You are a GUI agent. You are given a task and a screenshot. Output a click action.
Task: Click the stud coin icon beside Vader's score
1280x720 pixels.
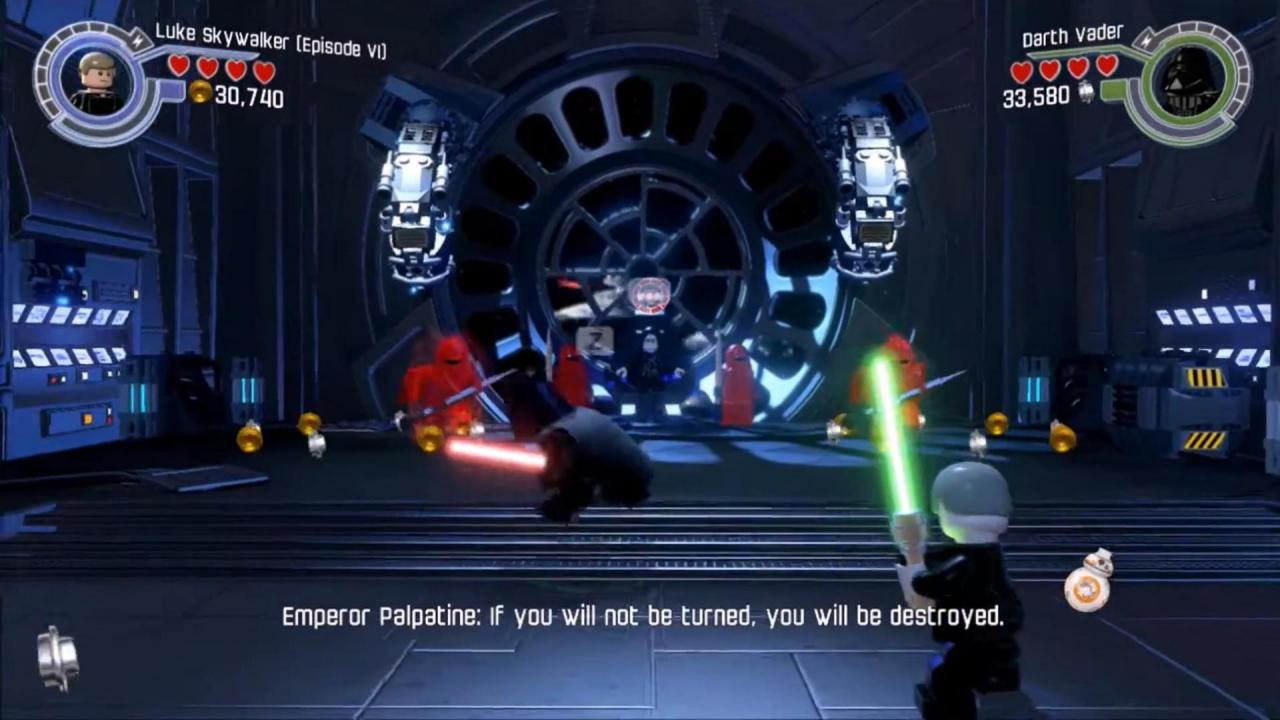(x=1086, y=90)
